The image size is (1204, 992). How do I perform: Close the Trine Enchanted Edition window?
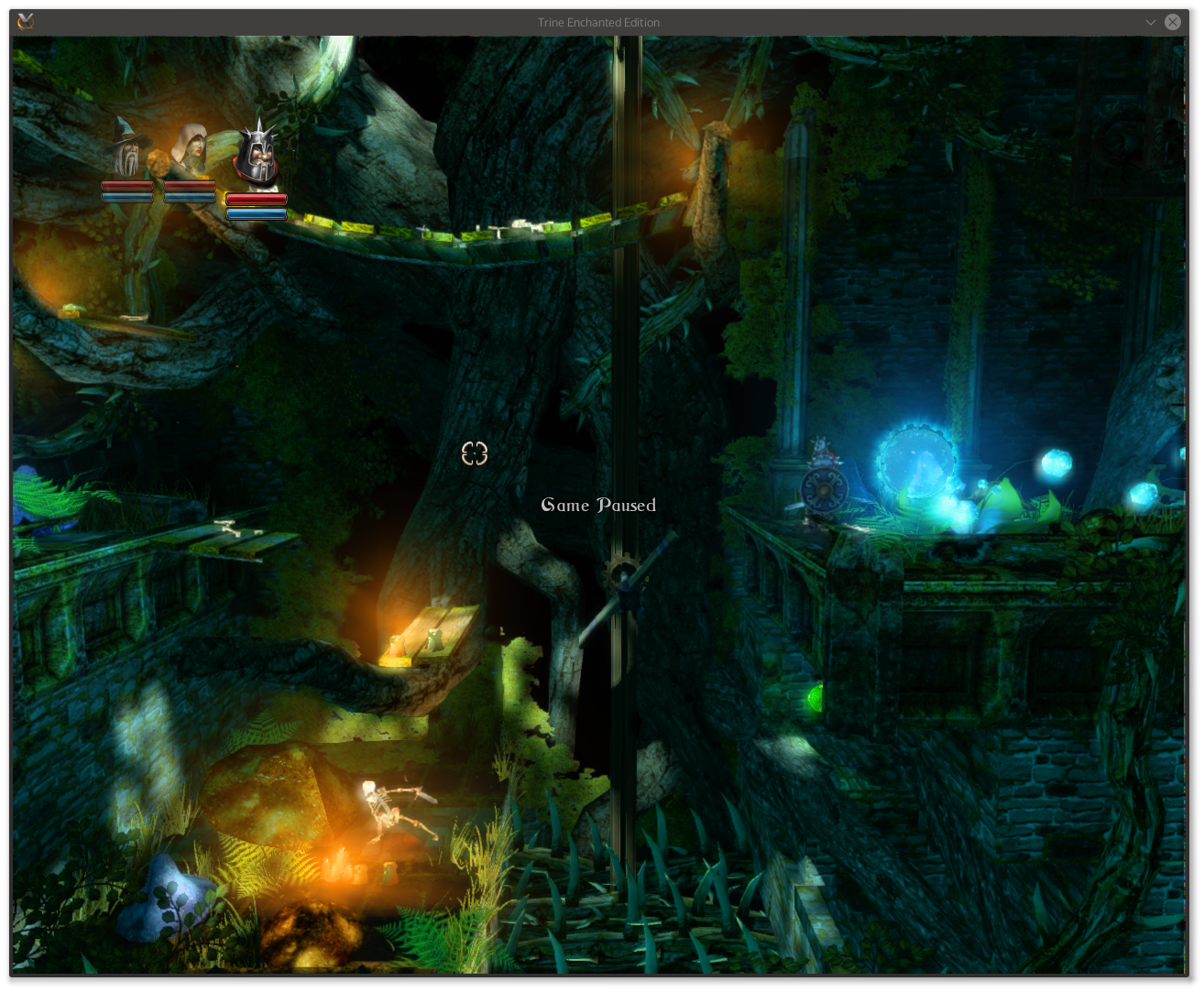1173,22
